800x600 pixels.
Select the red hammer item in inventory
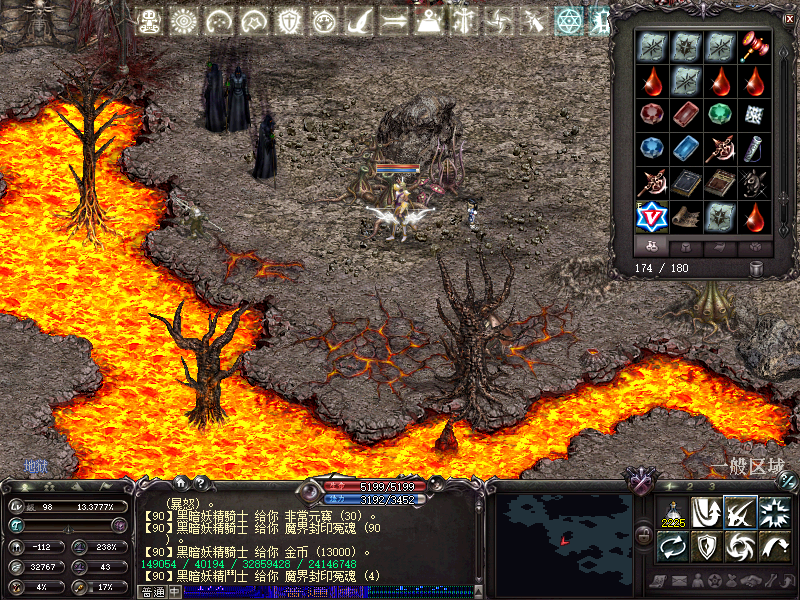(755, 46)
